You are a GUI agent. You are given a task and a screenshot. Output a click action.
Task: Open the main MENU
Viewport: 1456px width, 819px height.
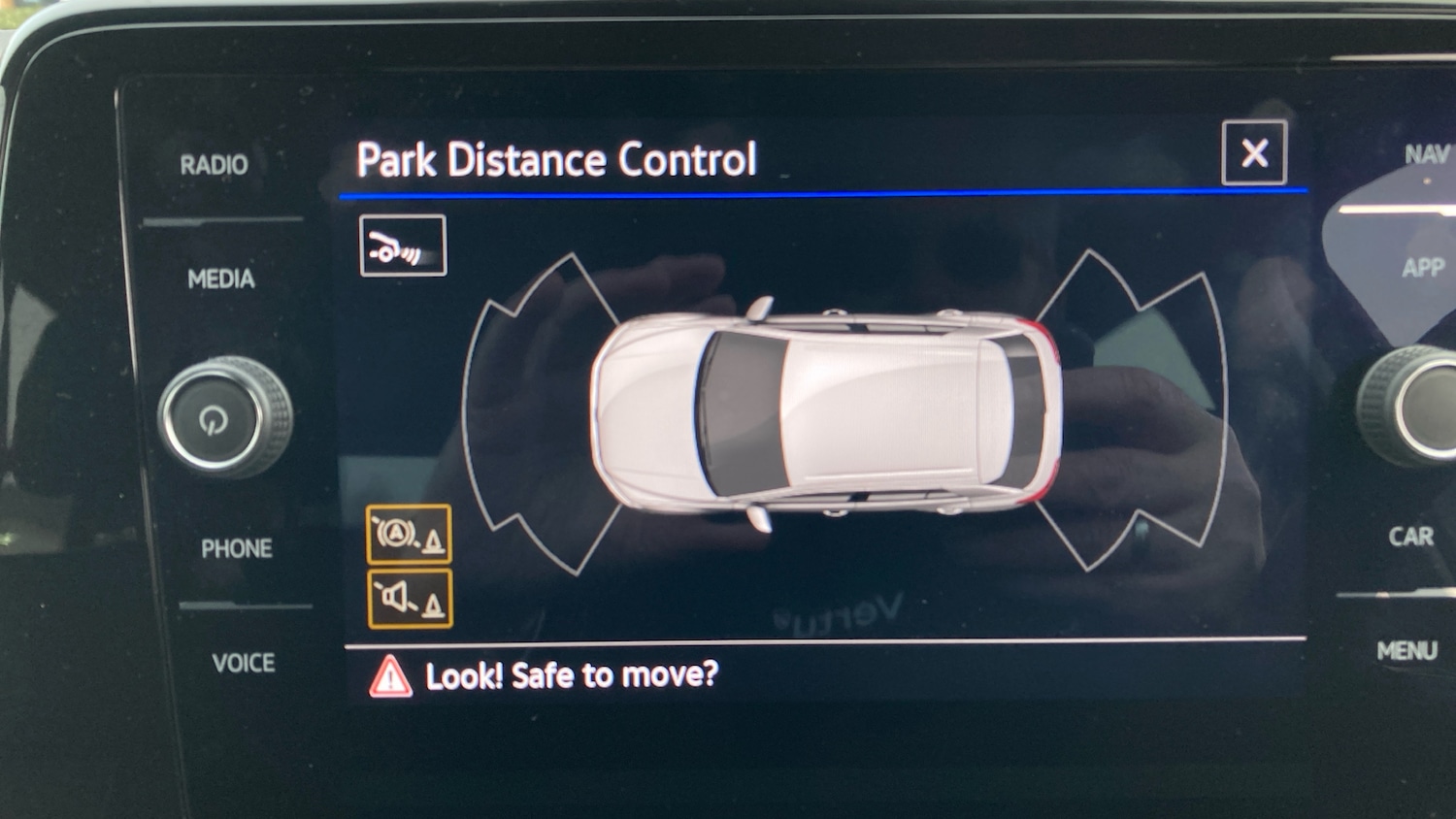tap(1406, 651)
